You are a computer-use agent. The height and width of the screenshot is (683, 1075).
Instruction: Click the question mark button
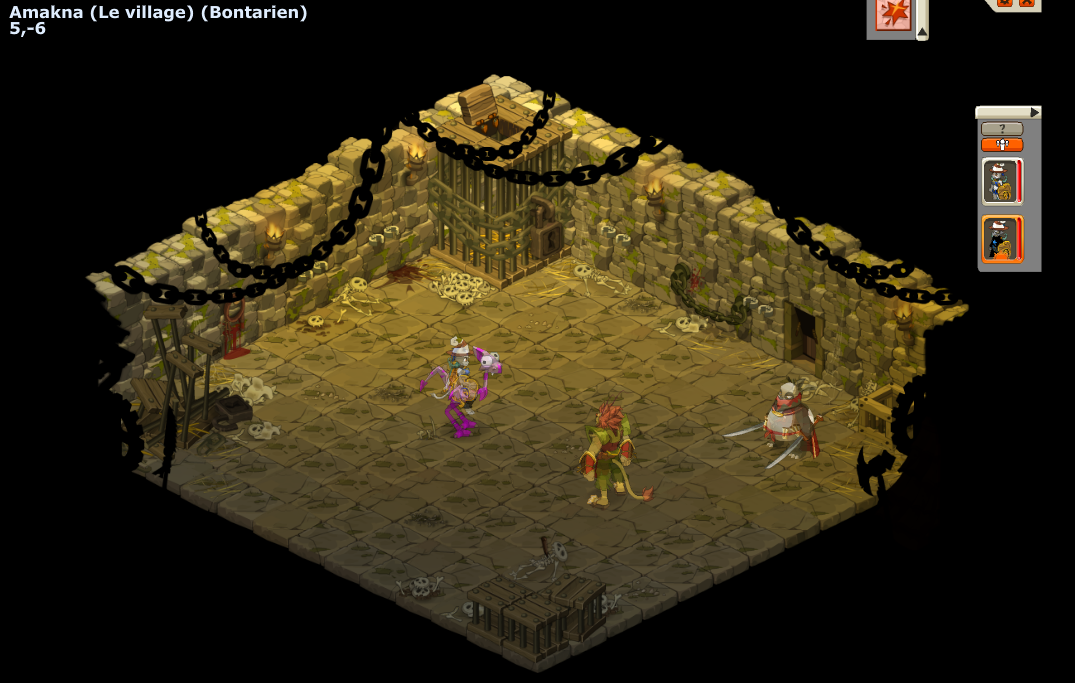1001,129
